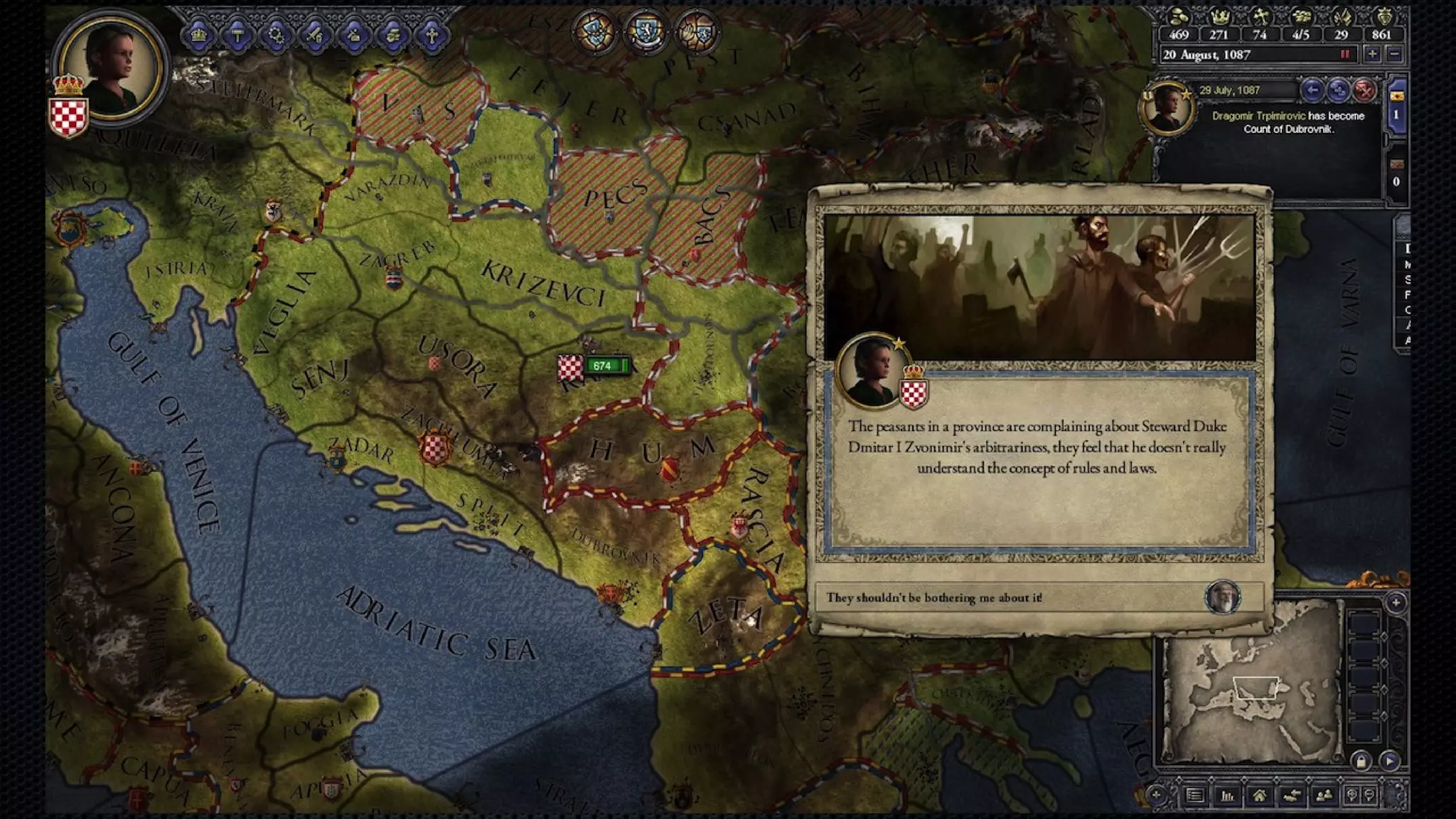Open the character finder people button
Viewport: 1456px width, 819px height.
pos(1324,796)
